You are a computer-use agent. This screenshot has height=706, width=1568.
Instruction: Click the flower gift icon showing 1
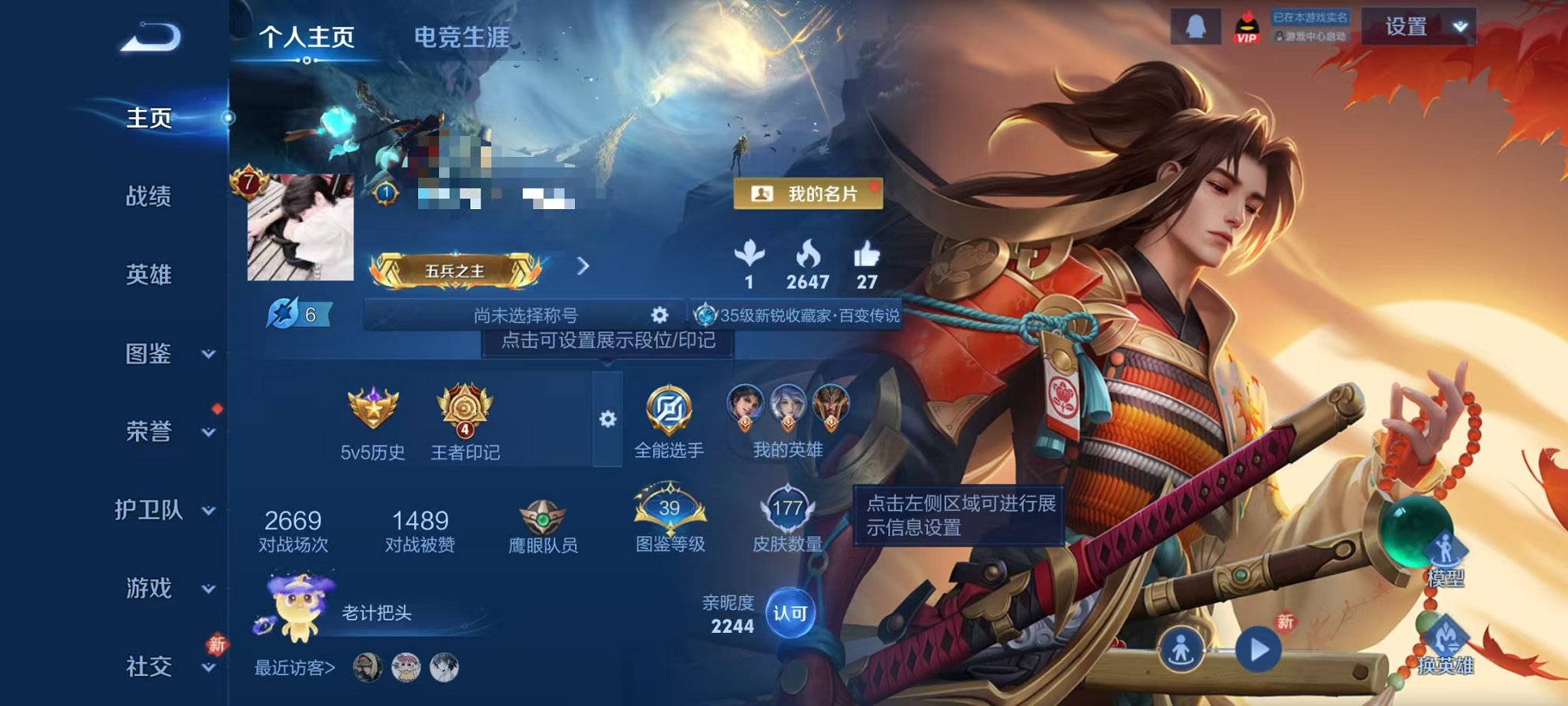pyautogui.click(x=749, y=254)
